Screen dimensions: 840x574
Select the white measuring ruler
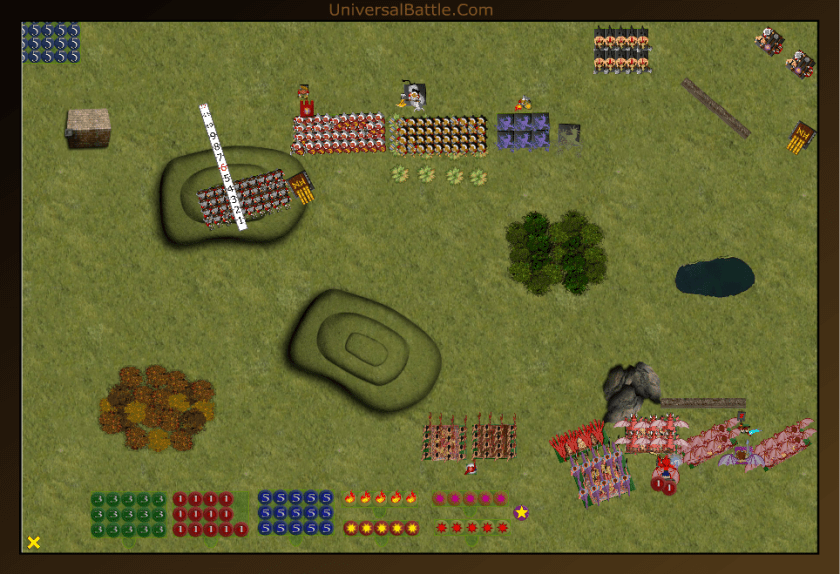point(224,168)
